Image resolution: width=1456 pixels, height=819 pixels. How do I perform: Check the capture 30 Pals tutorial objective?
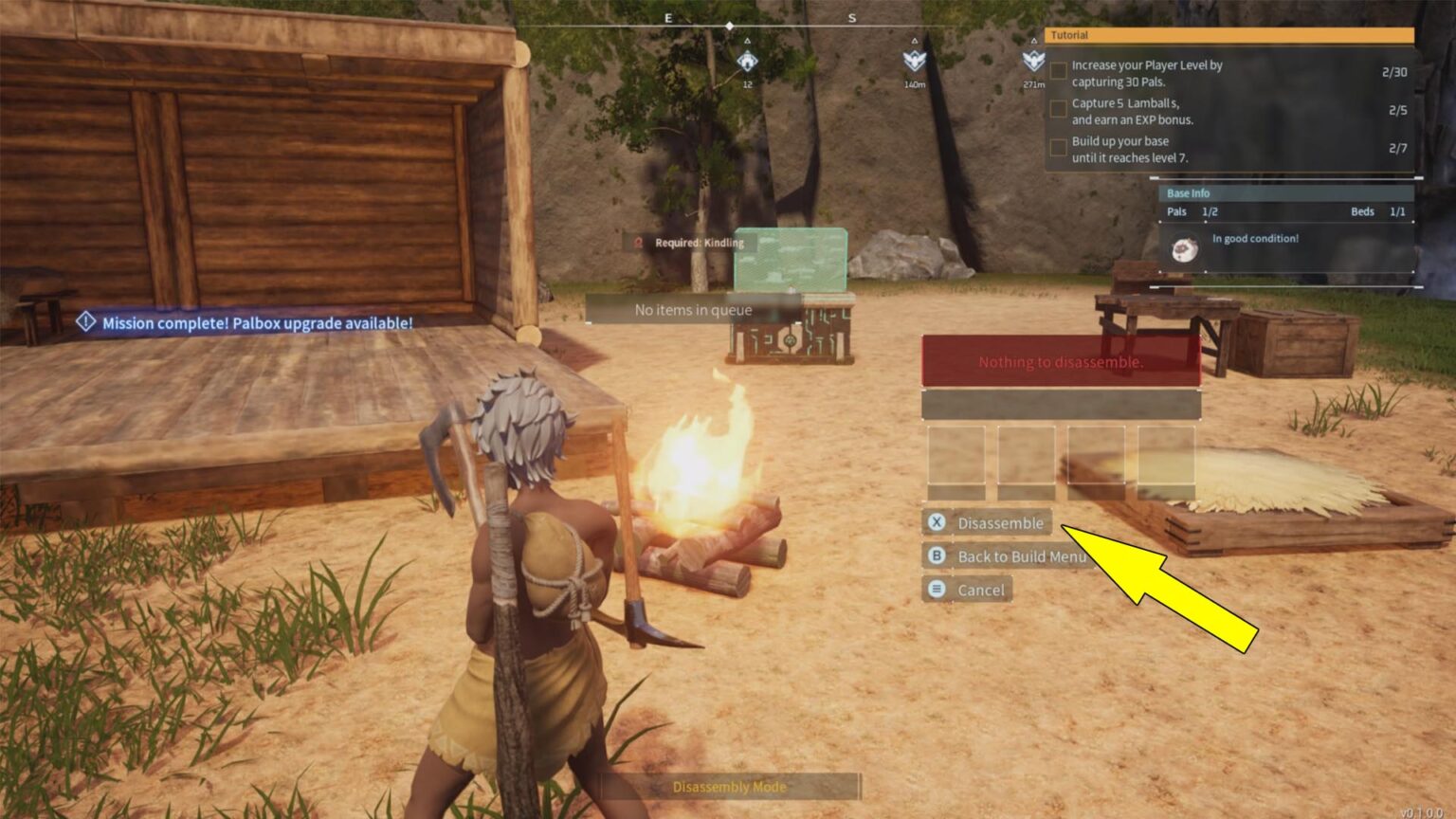tap(1058, 69)
